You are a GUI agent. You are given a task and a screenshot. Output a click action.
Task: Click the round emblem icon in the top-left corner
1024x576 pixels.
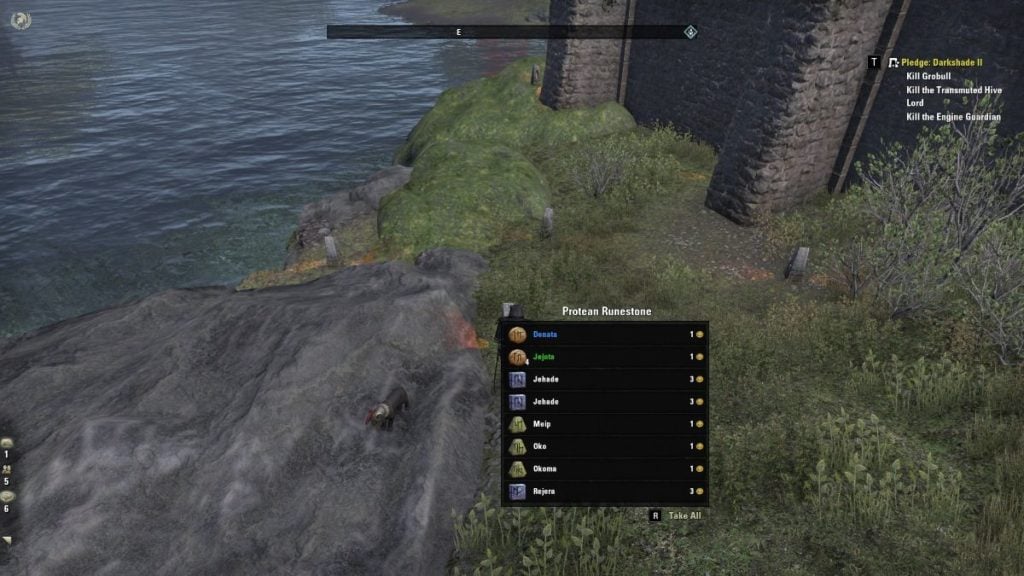pyautogui.click(x=20, y=20)
